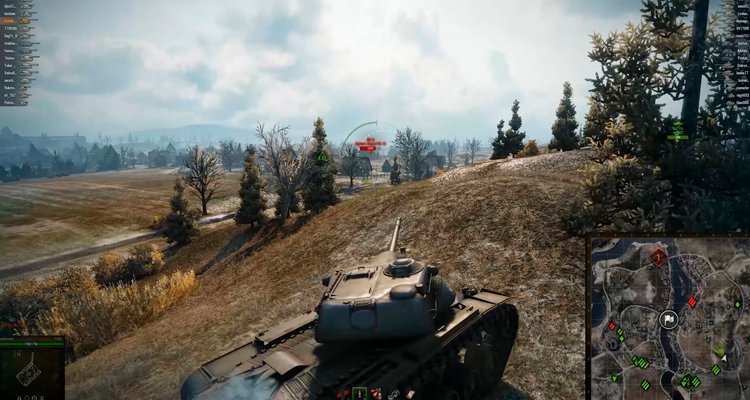The height and width of the screenshot is (400, 750).
Task: Click the red enemy base marker on minimap
Action: 658,257
